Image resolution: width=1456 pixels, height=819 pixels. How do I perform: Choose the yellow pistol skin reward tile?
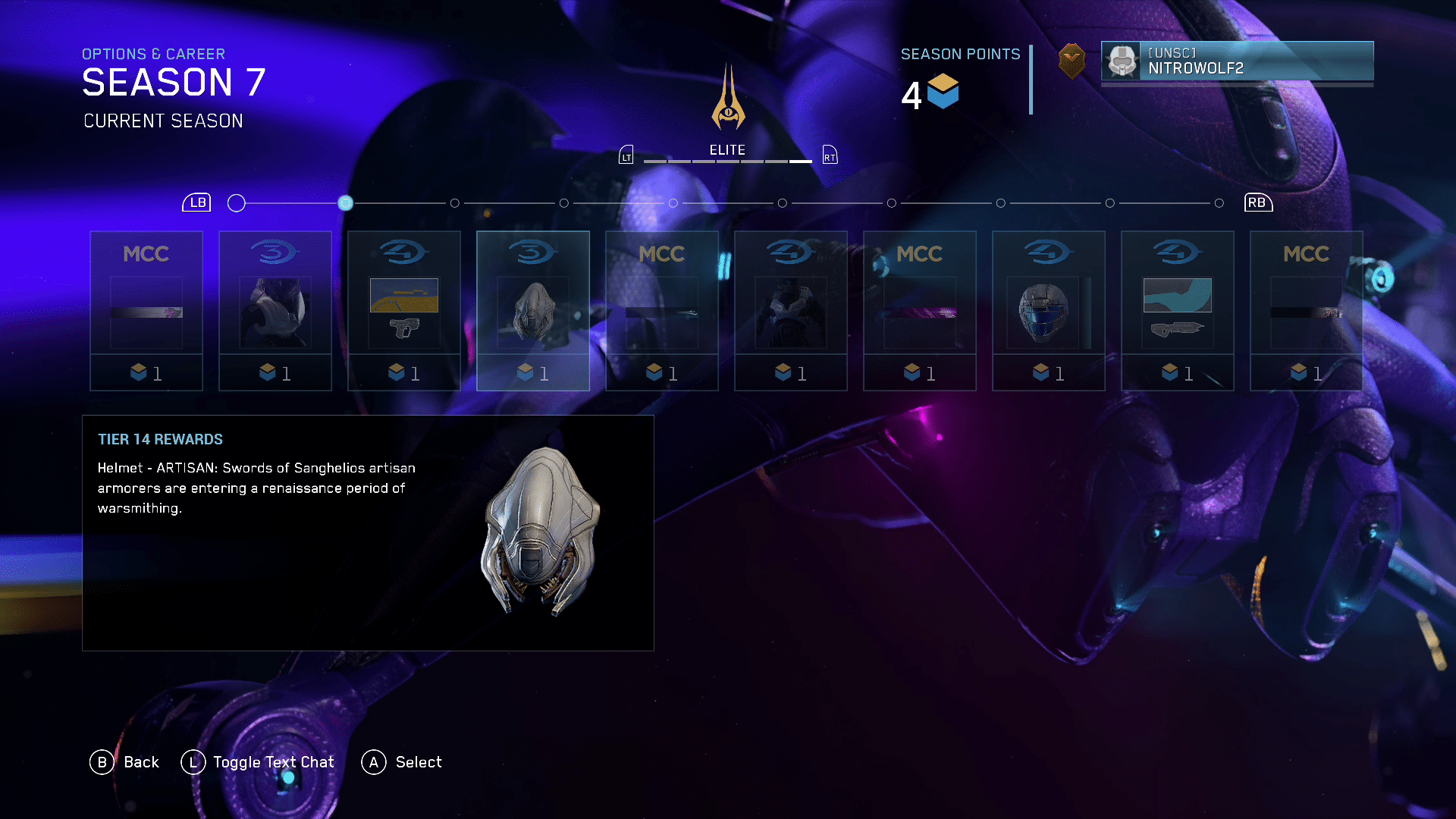tap(403, 311)
